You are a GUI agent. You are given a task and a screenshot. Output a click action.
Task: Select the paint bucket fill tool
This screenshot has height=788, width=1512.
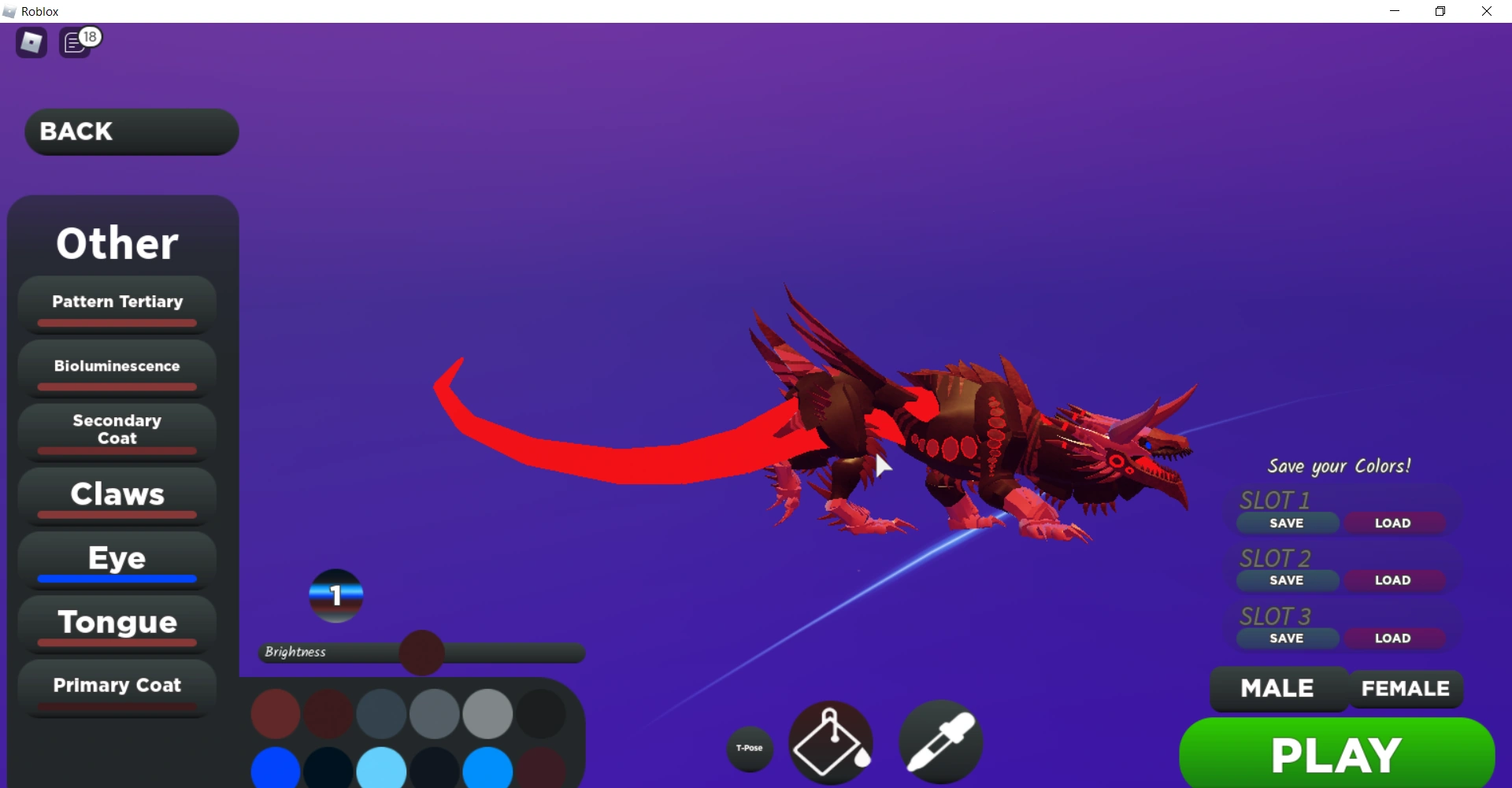[830, 743]
